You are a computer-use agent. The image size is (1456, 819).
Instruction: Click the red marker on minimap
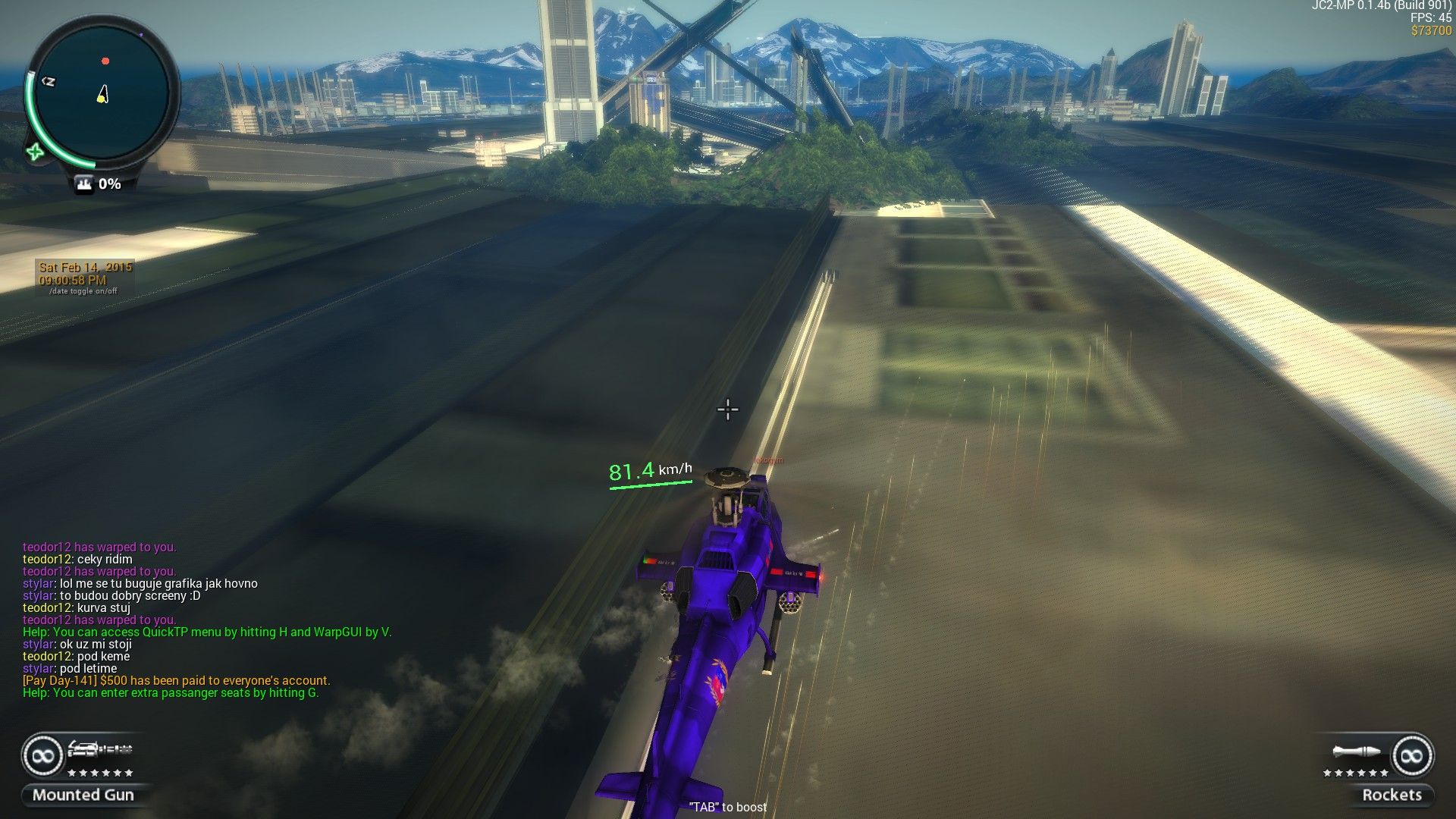click(105, 61)
